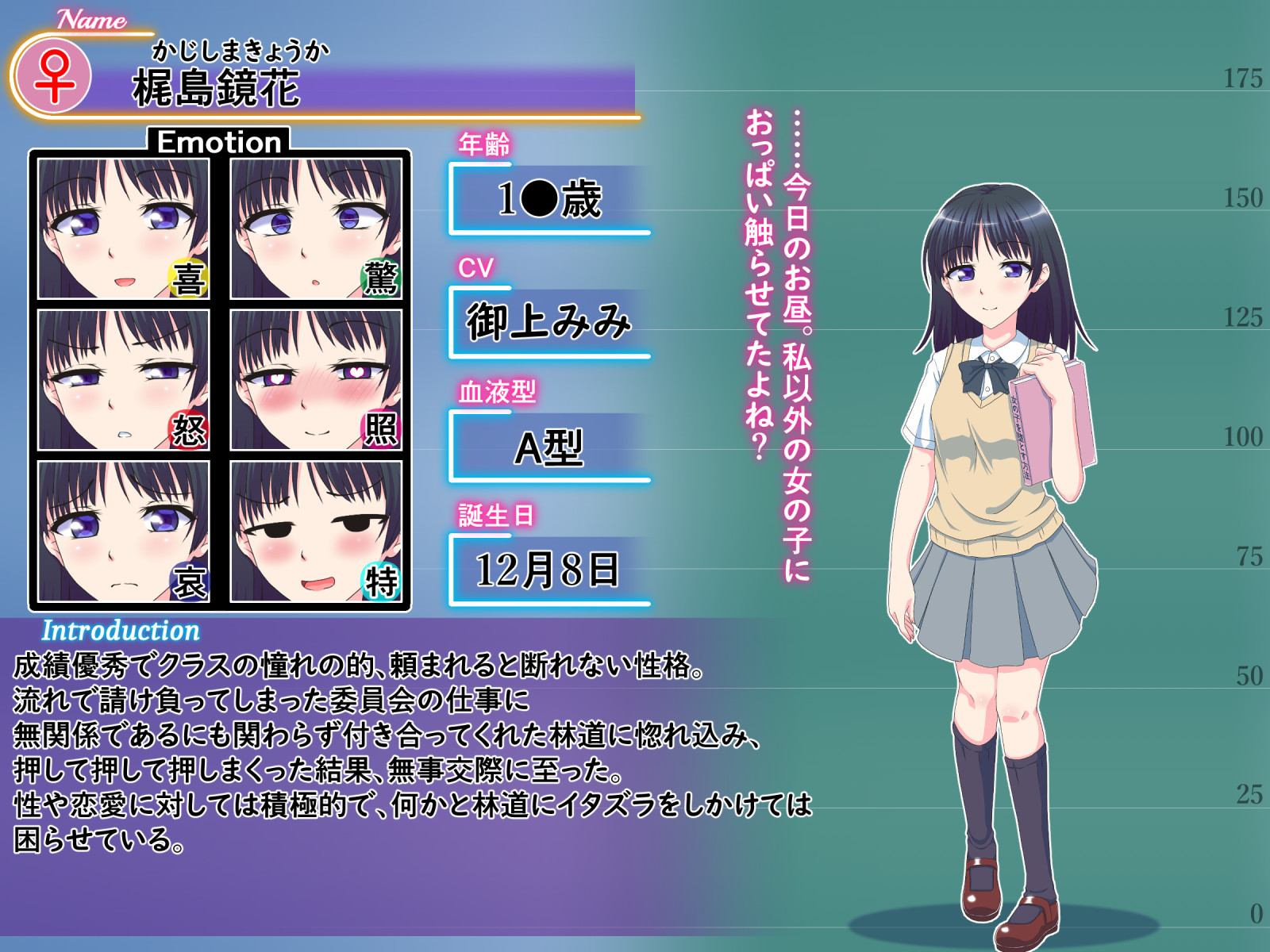Choose the 照 (blushing) emotion portrait

tap(316, 380)
